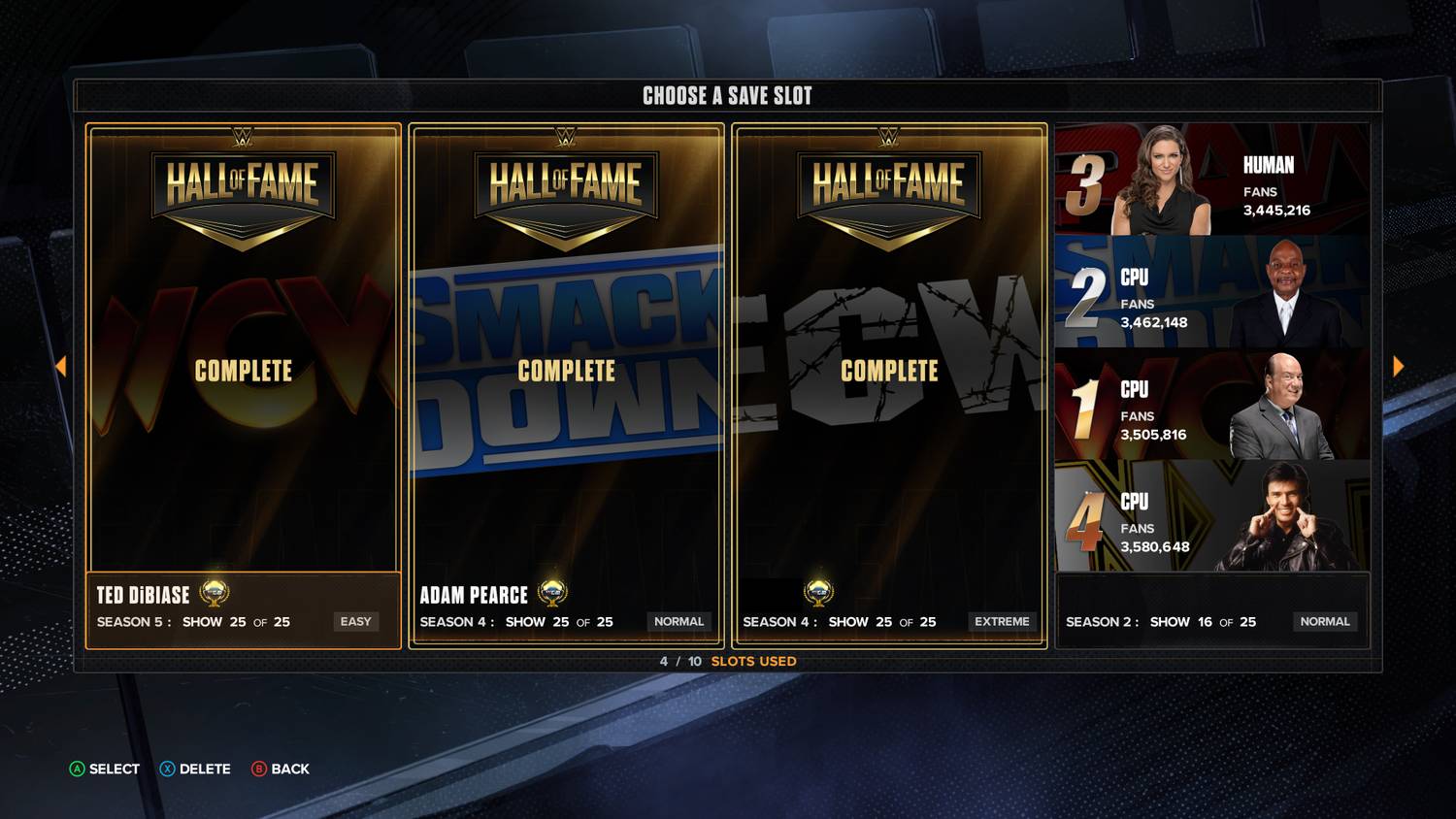Click the right navigation arrow
Viewport: 1456px width, 819px height.
pyautogui.click(x=1398, y=365)
